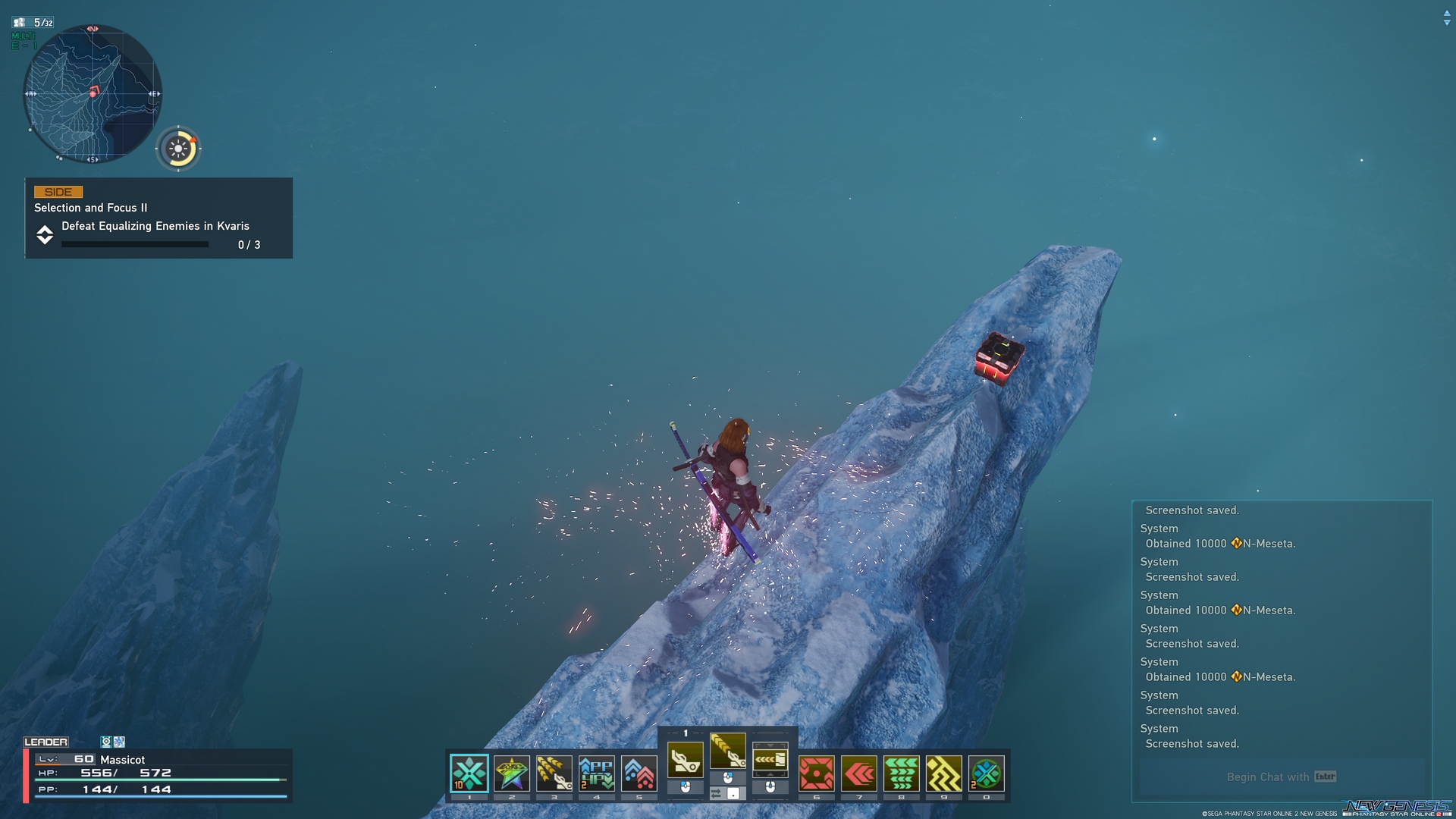
Task: Select the tall yellow-chevron weapon action icon
Action: [728, 751]
